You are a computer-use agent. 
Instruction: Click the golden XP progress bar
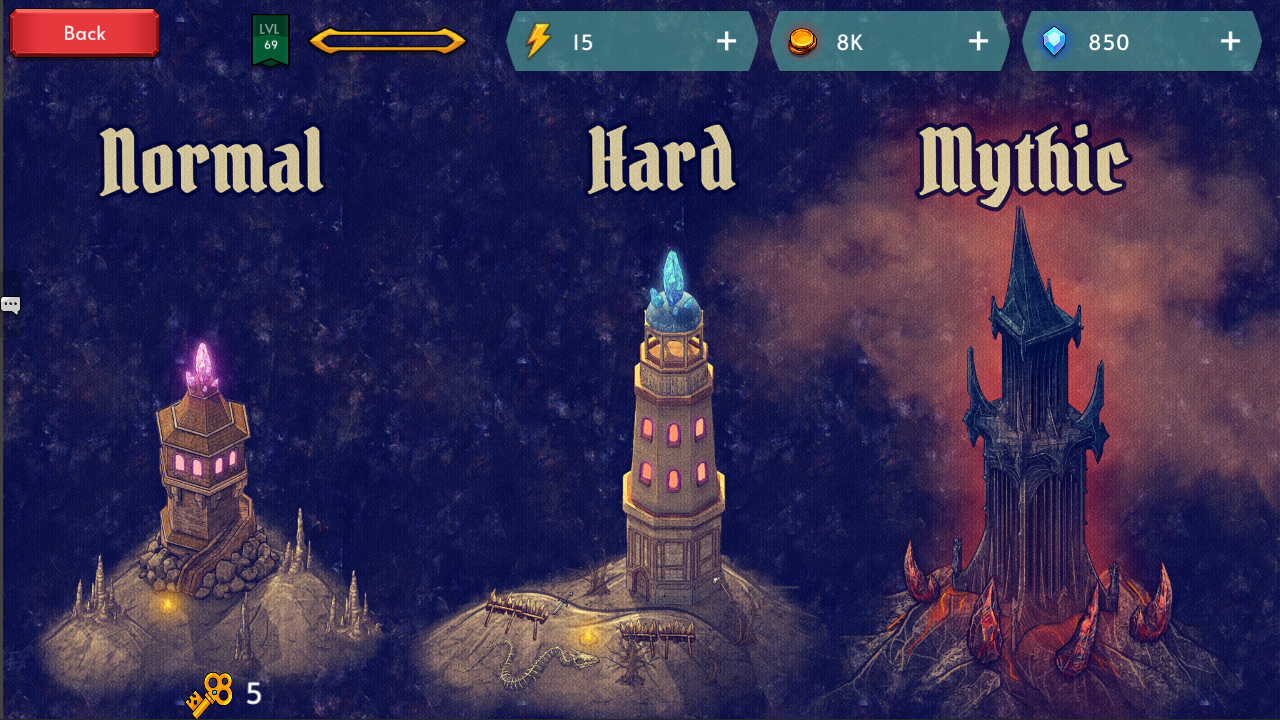point(388,41)
